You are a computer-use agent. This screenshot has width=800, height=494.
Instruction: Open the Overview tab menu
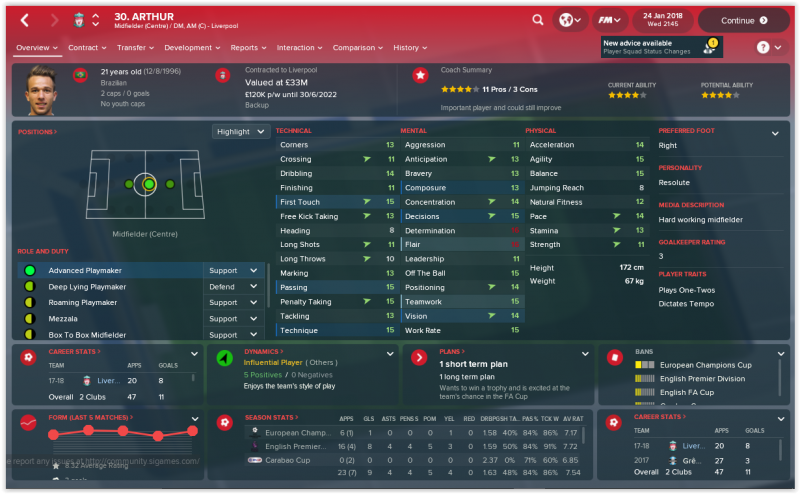coord(36,47)
